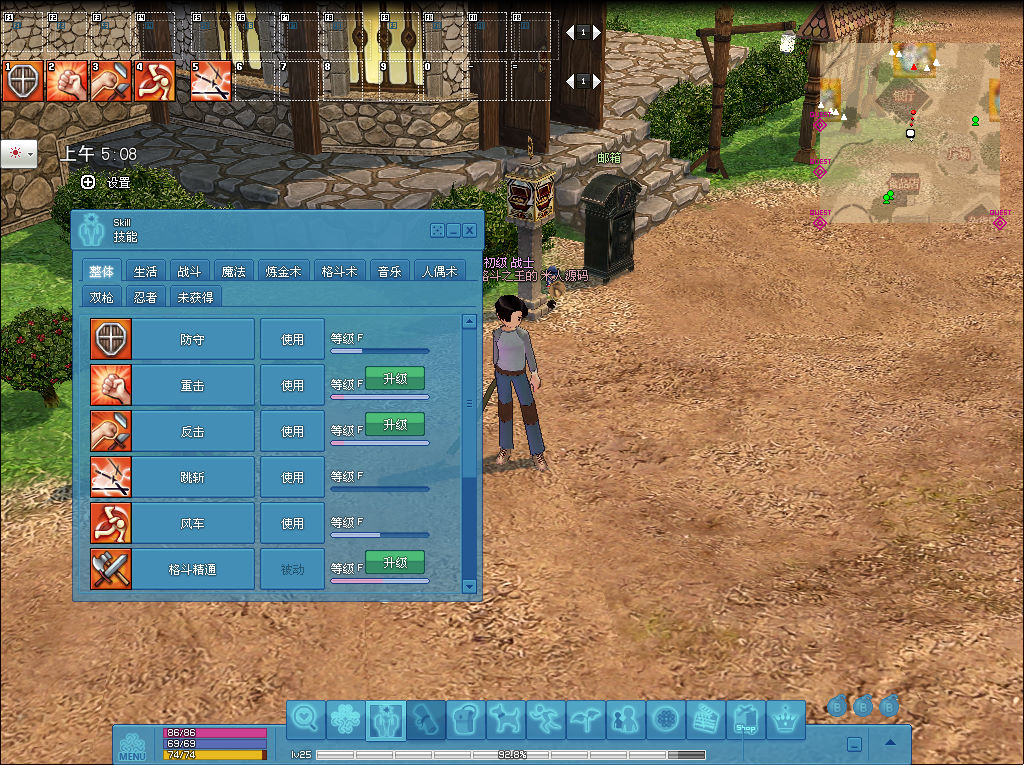Image resolution: width=1024 pixels, height=765 pixels.
Task: Open the Shop icon in bottom bar
Action: [745, 719]
